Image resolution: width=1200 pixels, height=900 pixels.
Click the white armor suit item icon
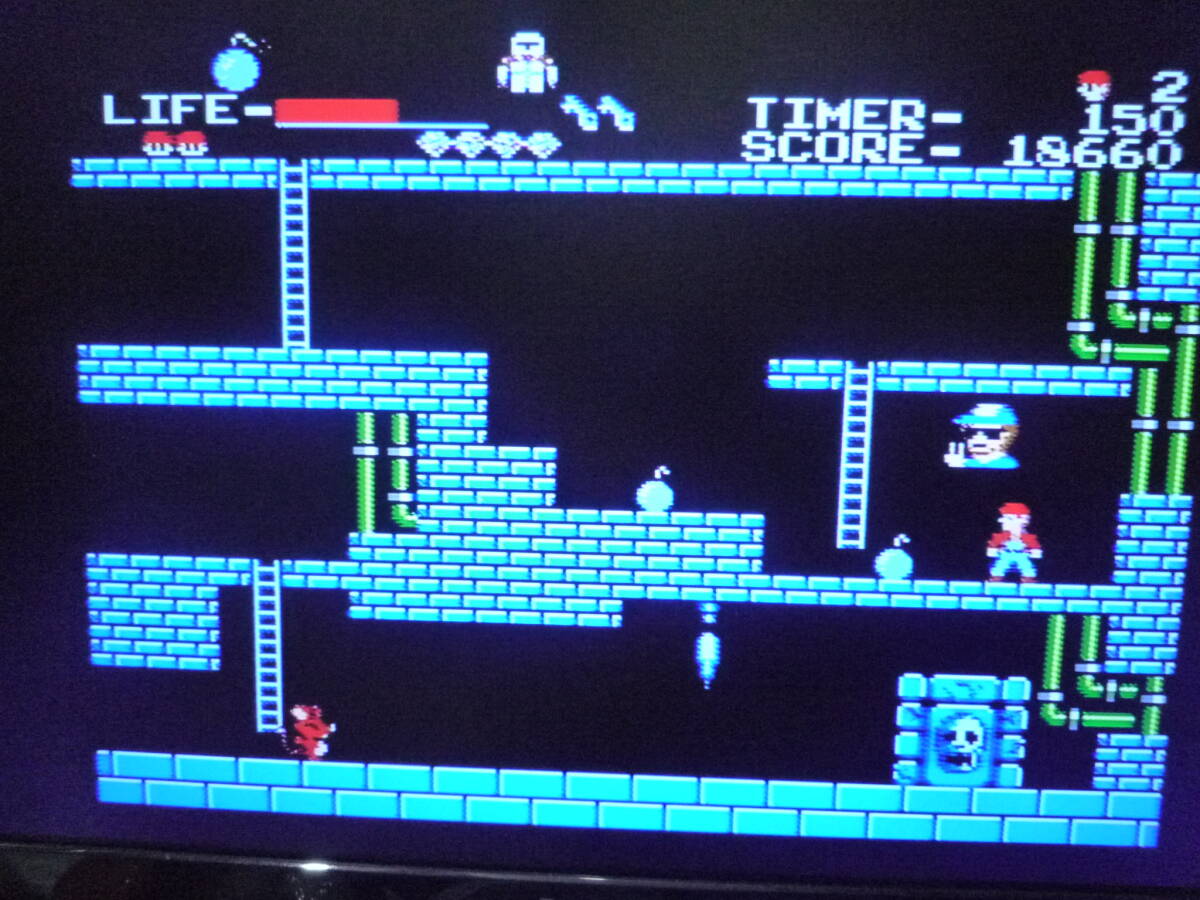pyautogui.click(x=527, y=63)
